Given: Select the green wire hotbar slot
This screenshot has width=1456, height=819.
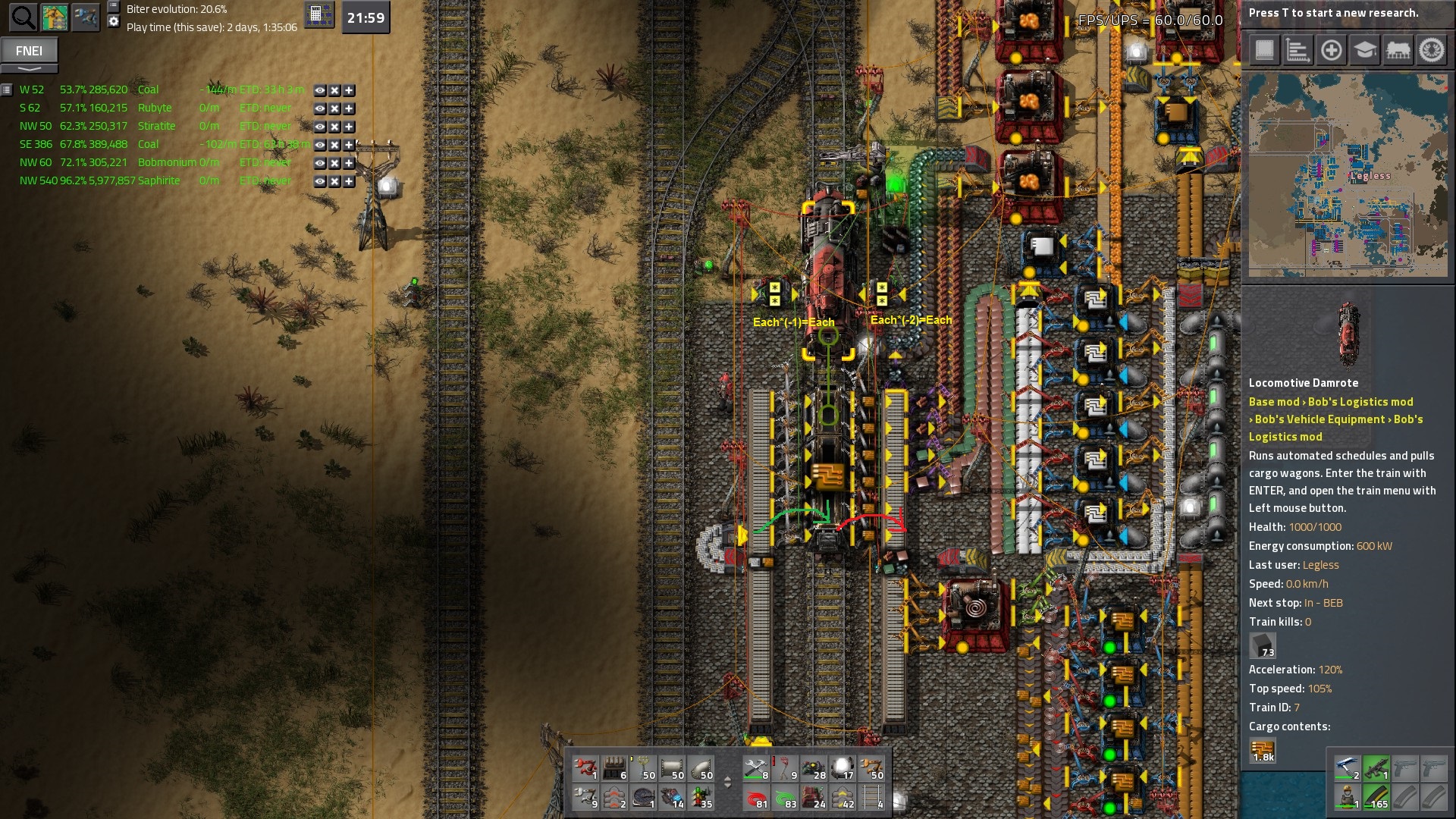Looking at the screenshot, I should pos(786,797).
